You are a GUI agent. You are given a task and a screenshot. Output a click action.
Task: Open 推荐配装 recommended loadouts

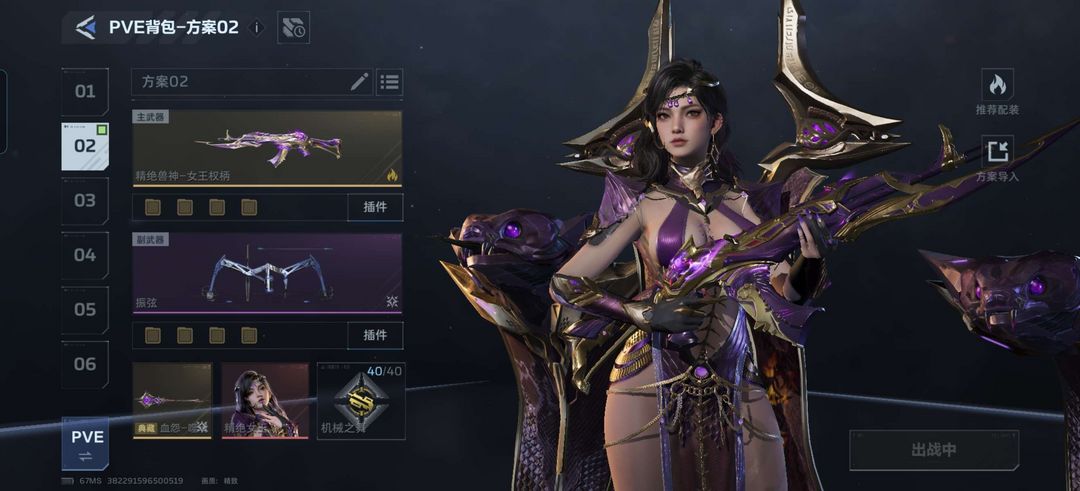997,91
